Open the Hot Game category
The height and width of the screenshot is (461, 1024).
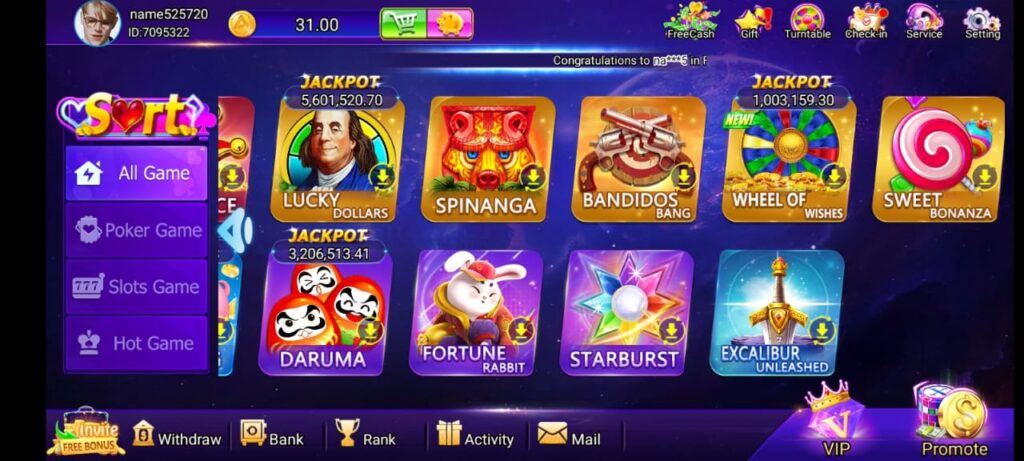coord(136,343)
